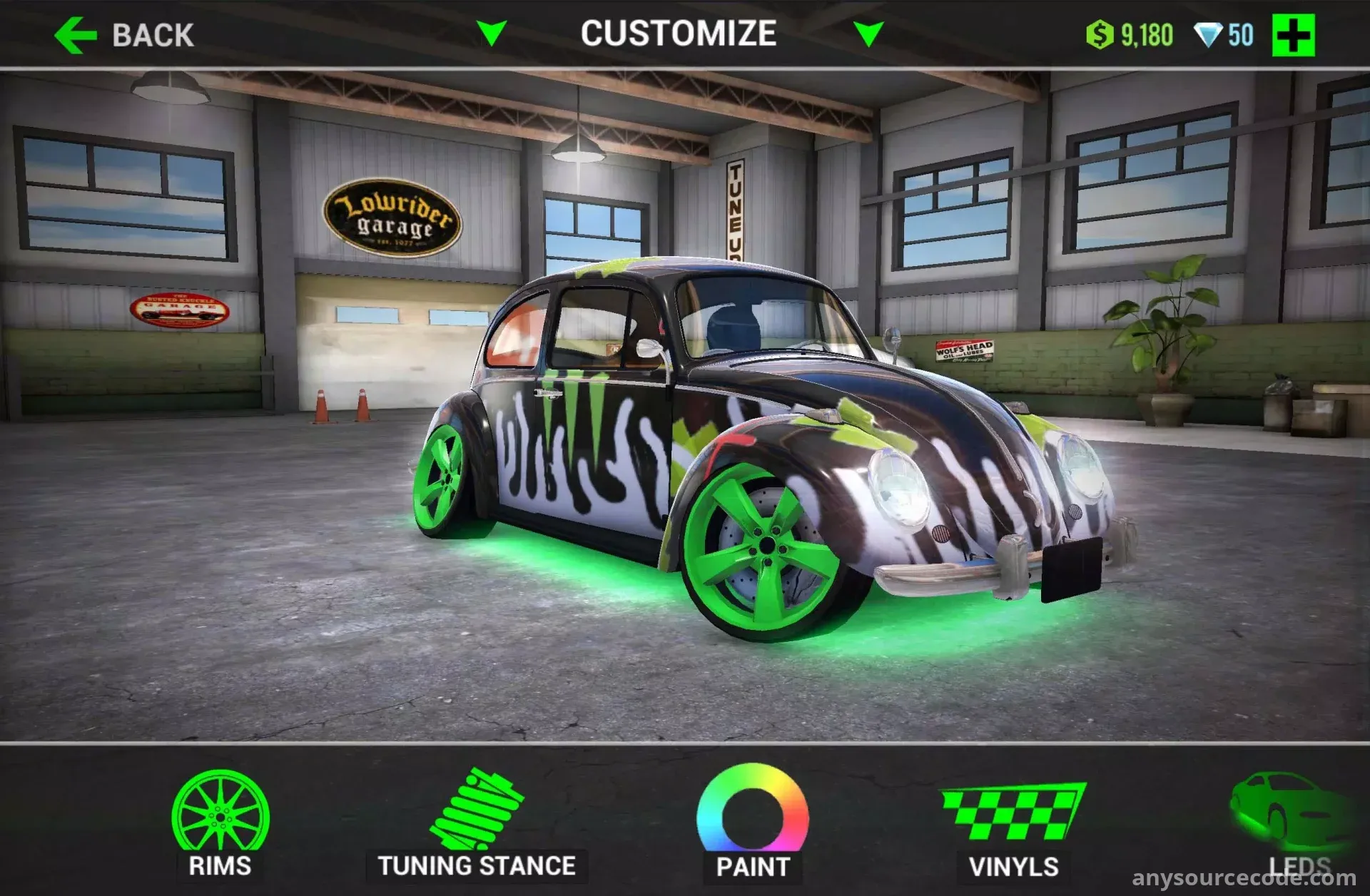The height and width of the screenshot is (896, 1370).
Task: Choose the VINYLS checkered flag category
Action: (1013, 826)
